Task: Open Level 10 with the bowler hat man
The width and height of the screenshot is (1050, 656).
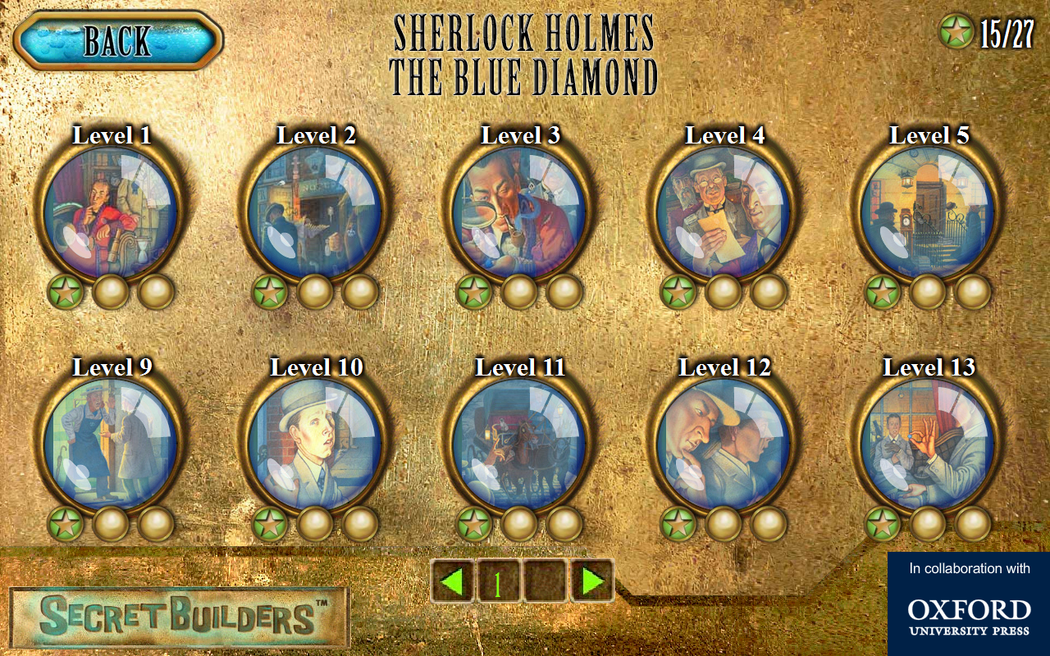Action: coord(315,444)
